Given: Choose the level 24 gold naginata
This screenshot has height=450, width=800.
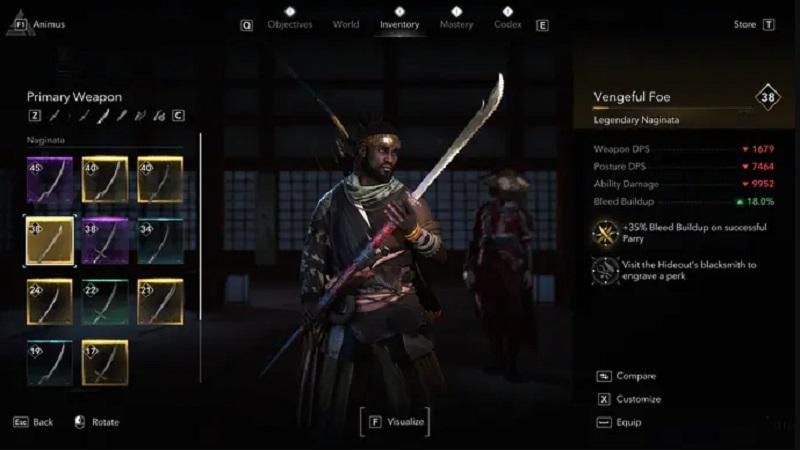Looking at the screenshot, I should [x=49, y=301].
